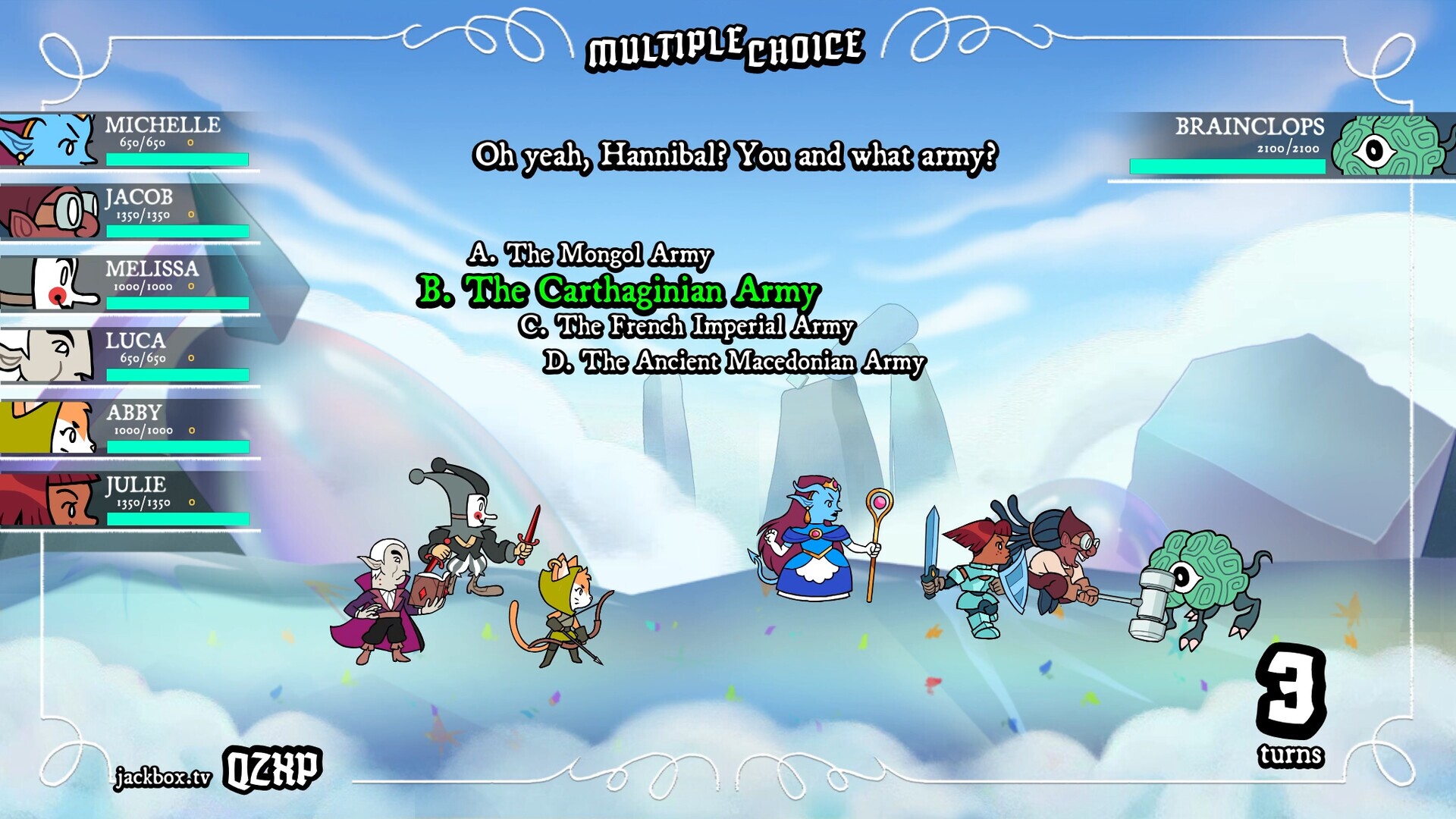Click Jacob's player row
This screenshot has width=1456, height=819.
click(129, 212)
